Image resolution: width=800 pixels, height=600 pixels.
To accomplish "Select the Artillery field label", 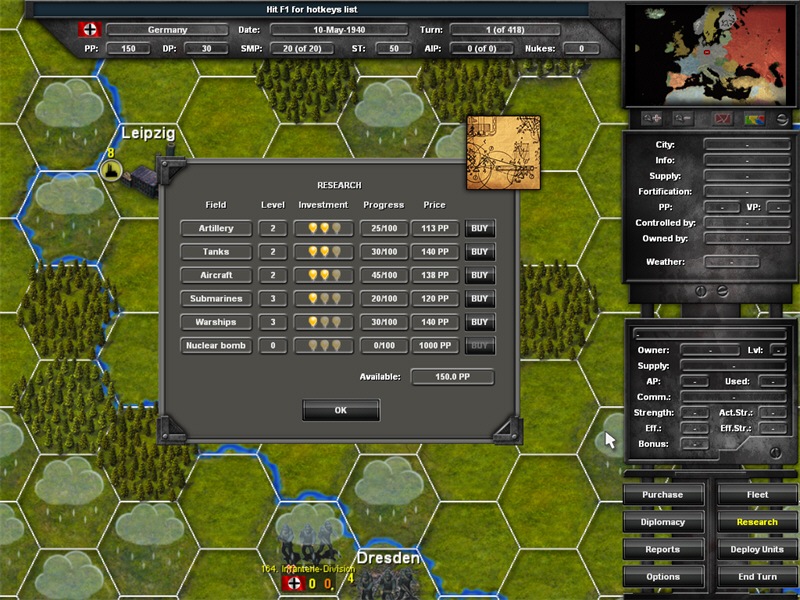I will [215, 229].
